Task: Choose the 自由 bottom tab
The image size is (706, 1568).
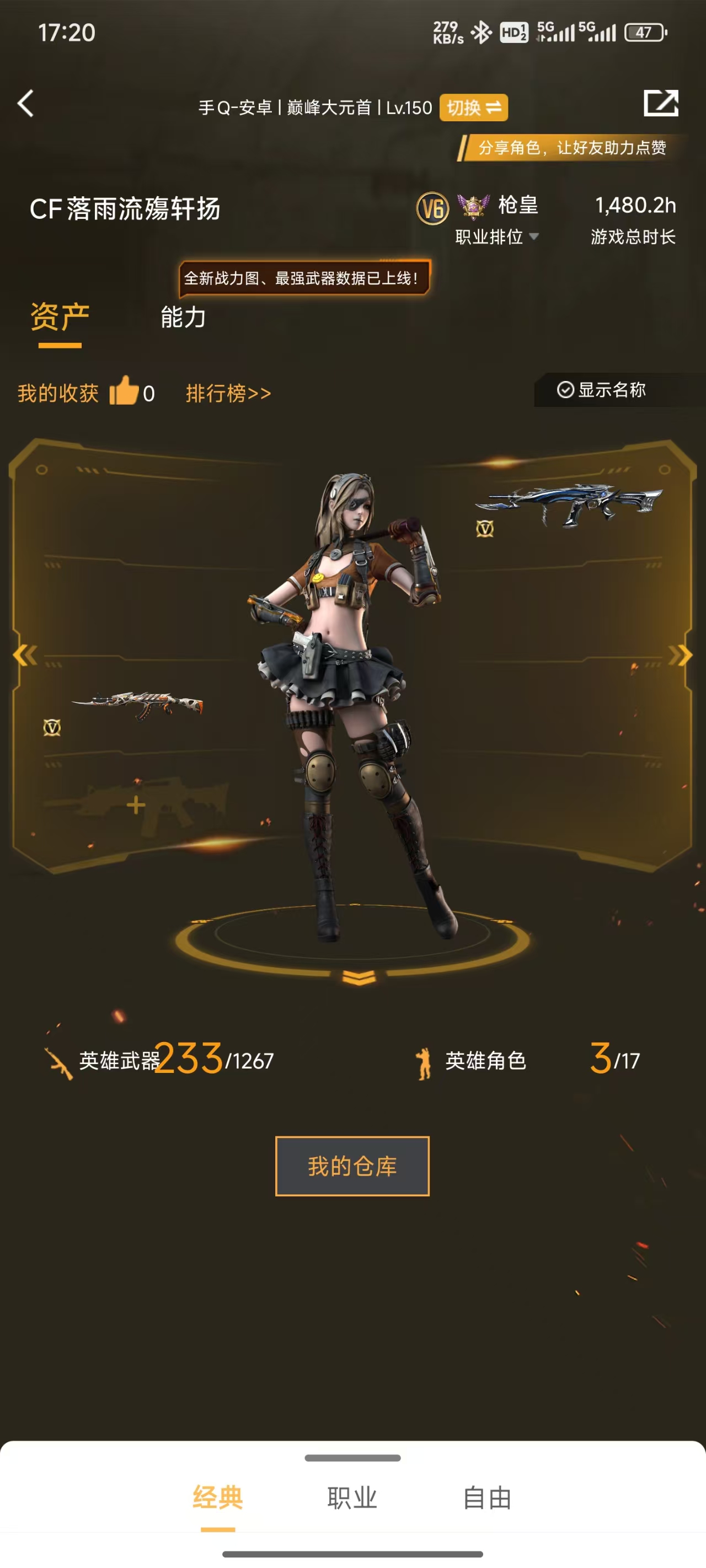Action: pos(486,1498)
